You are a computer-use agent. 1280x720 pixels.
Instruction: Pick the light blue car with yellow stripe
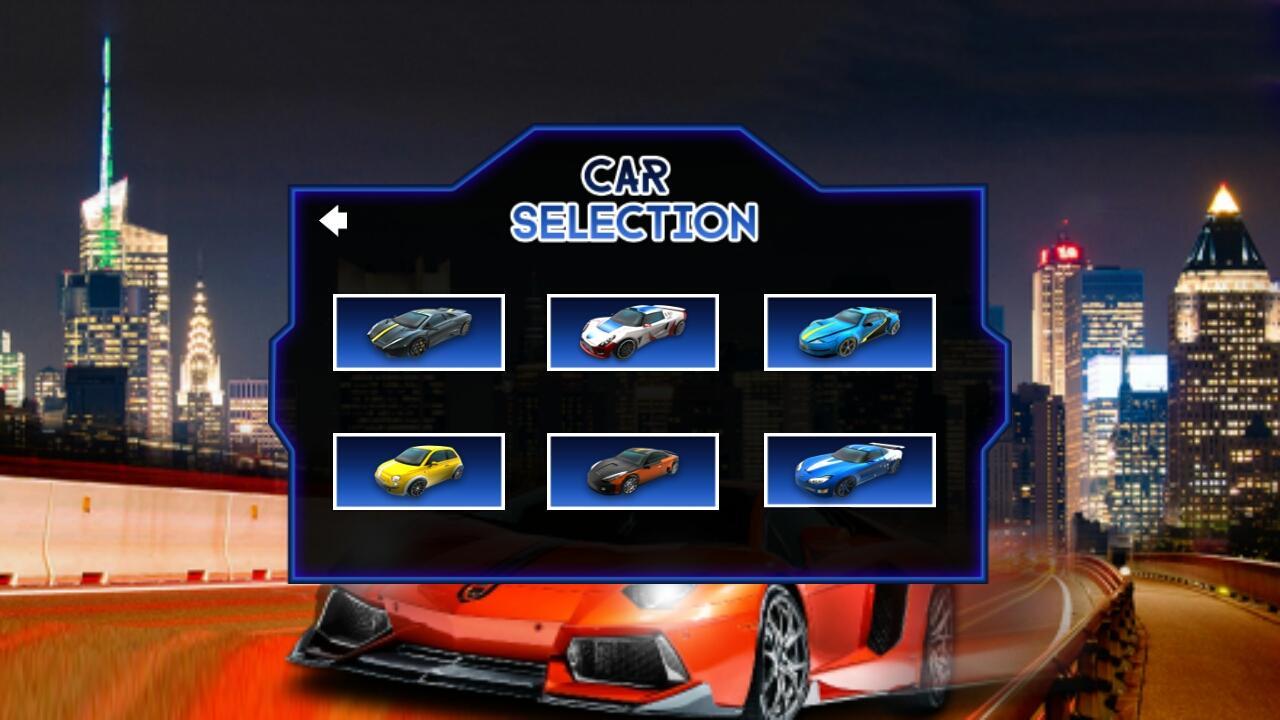tap(850, 332)
